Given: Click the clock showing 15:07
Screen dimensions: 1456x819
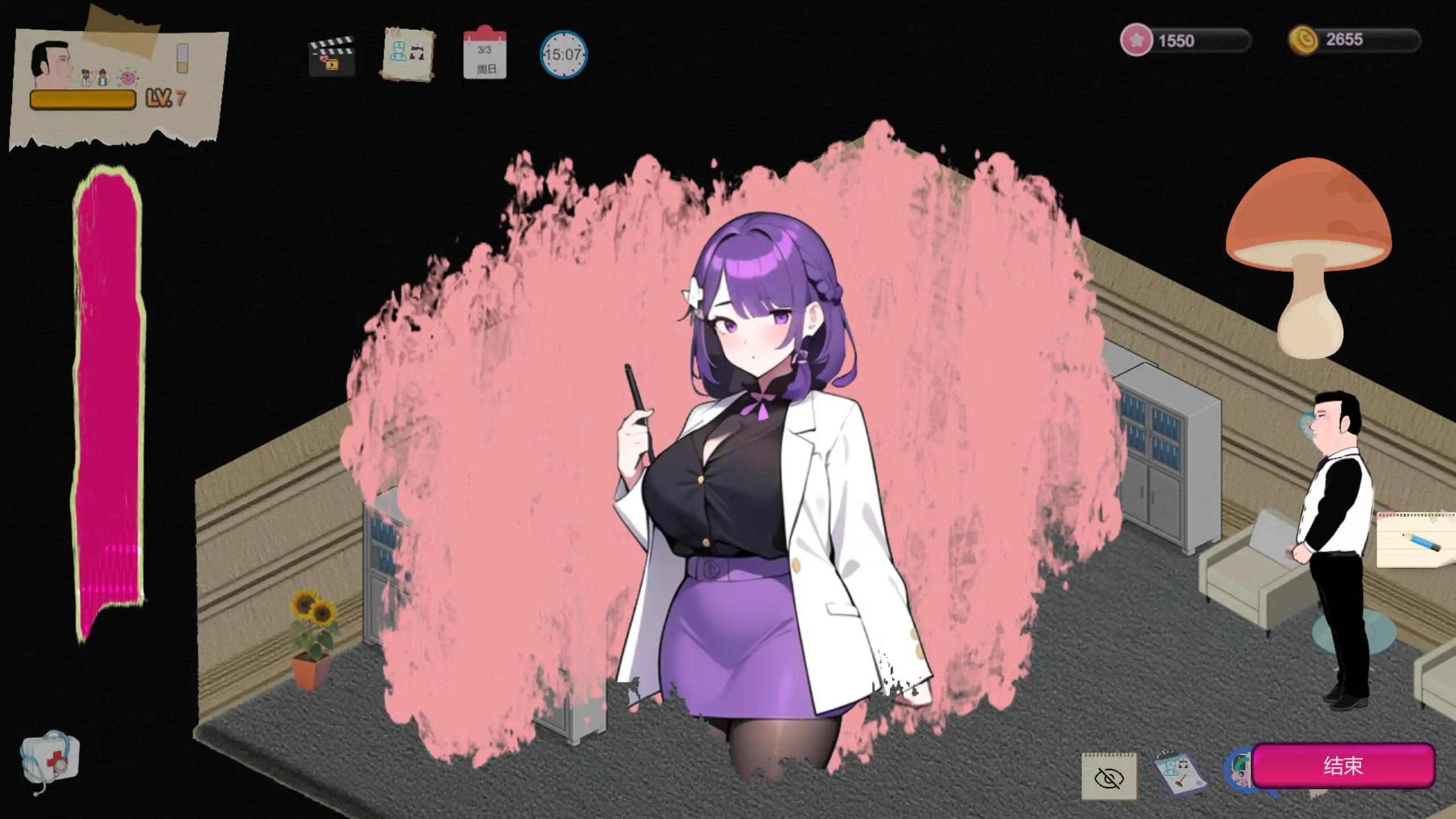Looking at the screenshot, I should (563, 55).
